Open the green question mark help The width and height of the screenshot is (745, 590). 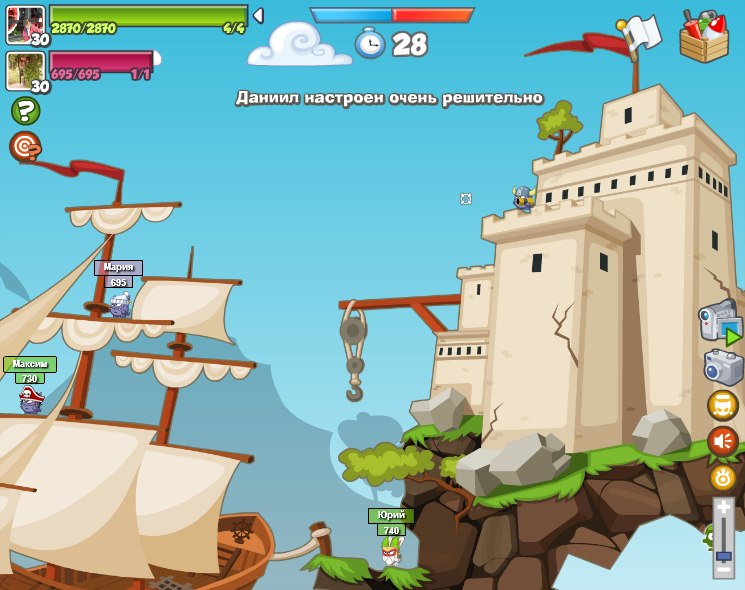(x=25, y=111)
